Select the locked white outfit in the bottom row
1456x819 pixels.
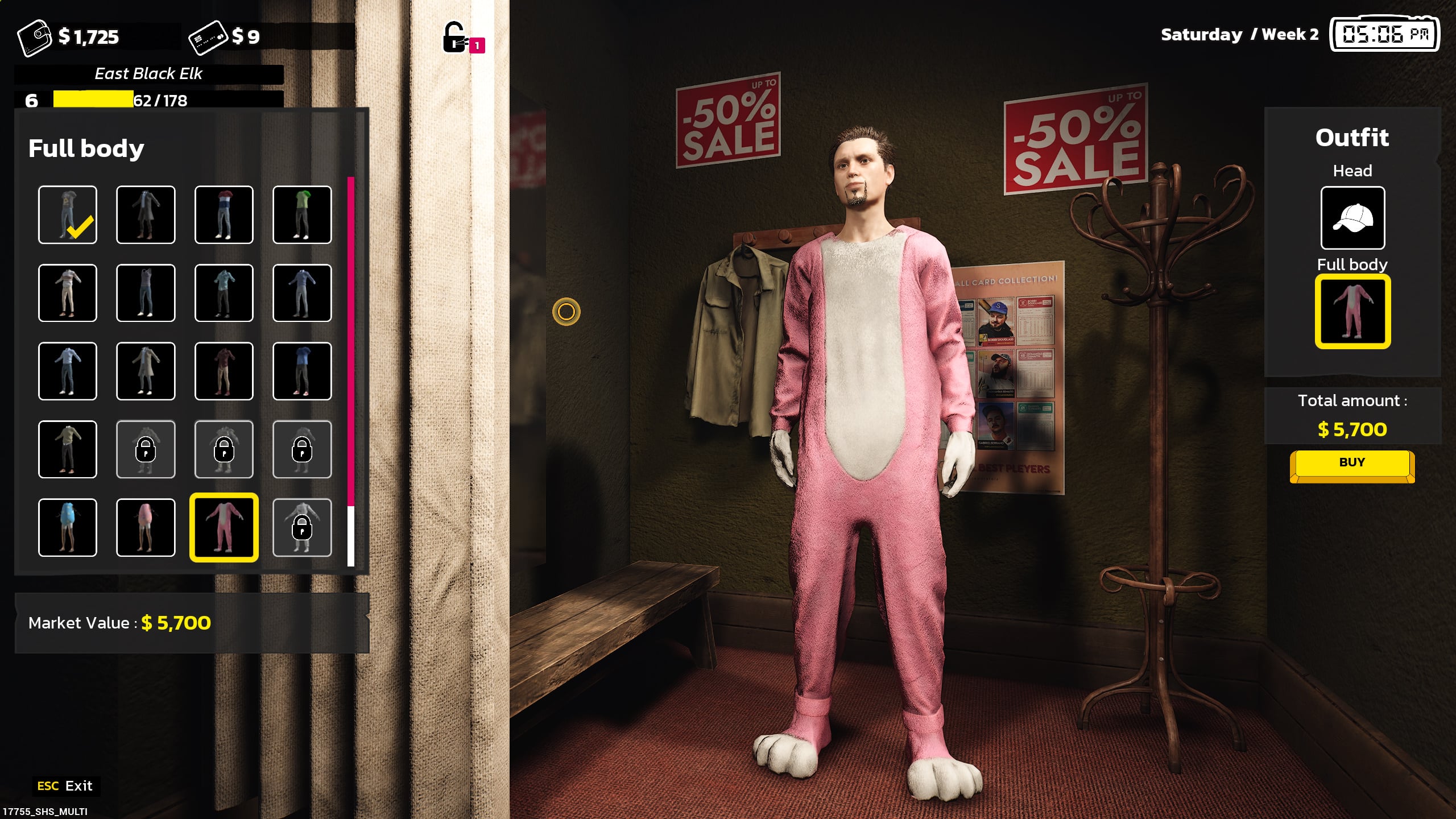302,528
